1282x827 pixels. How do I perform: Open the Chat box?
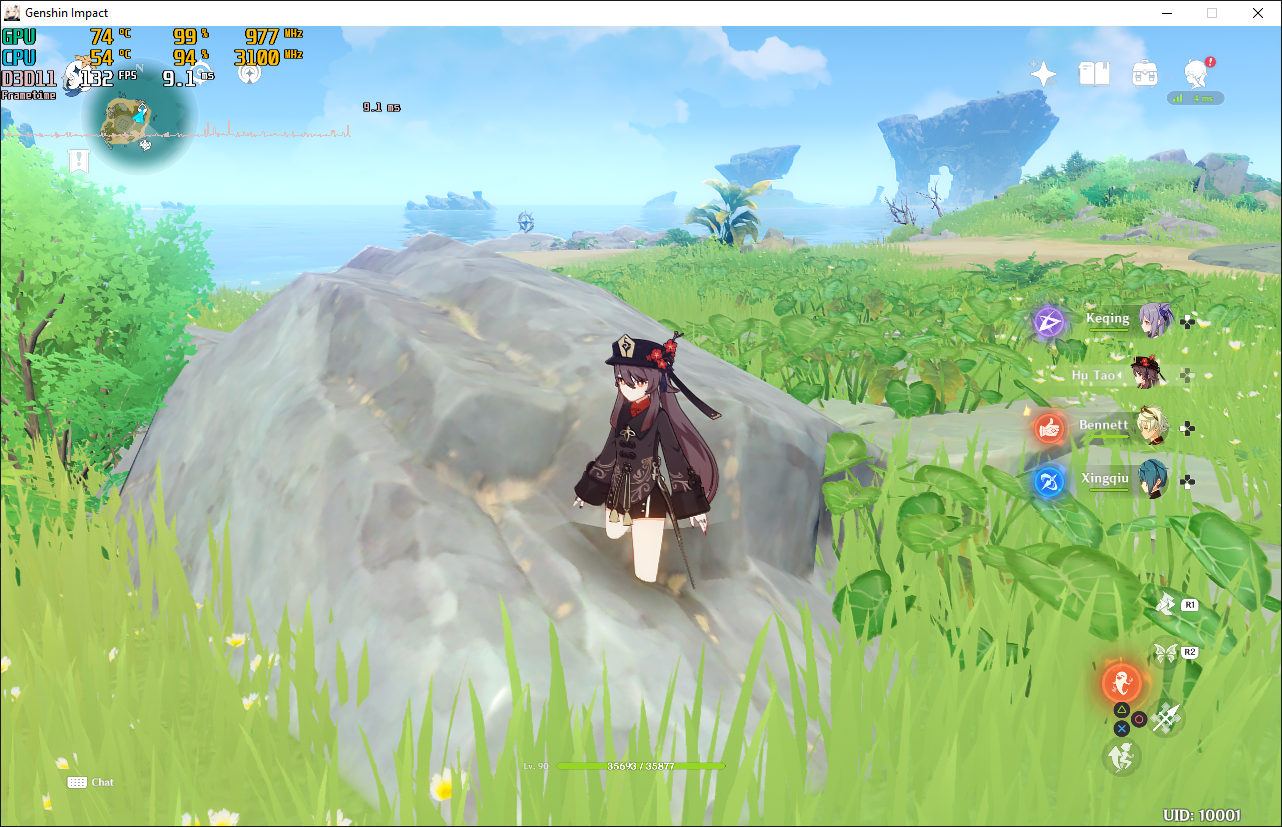91,782
